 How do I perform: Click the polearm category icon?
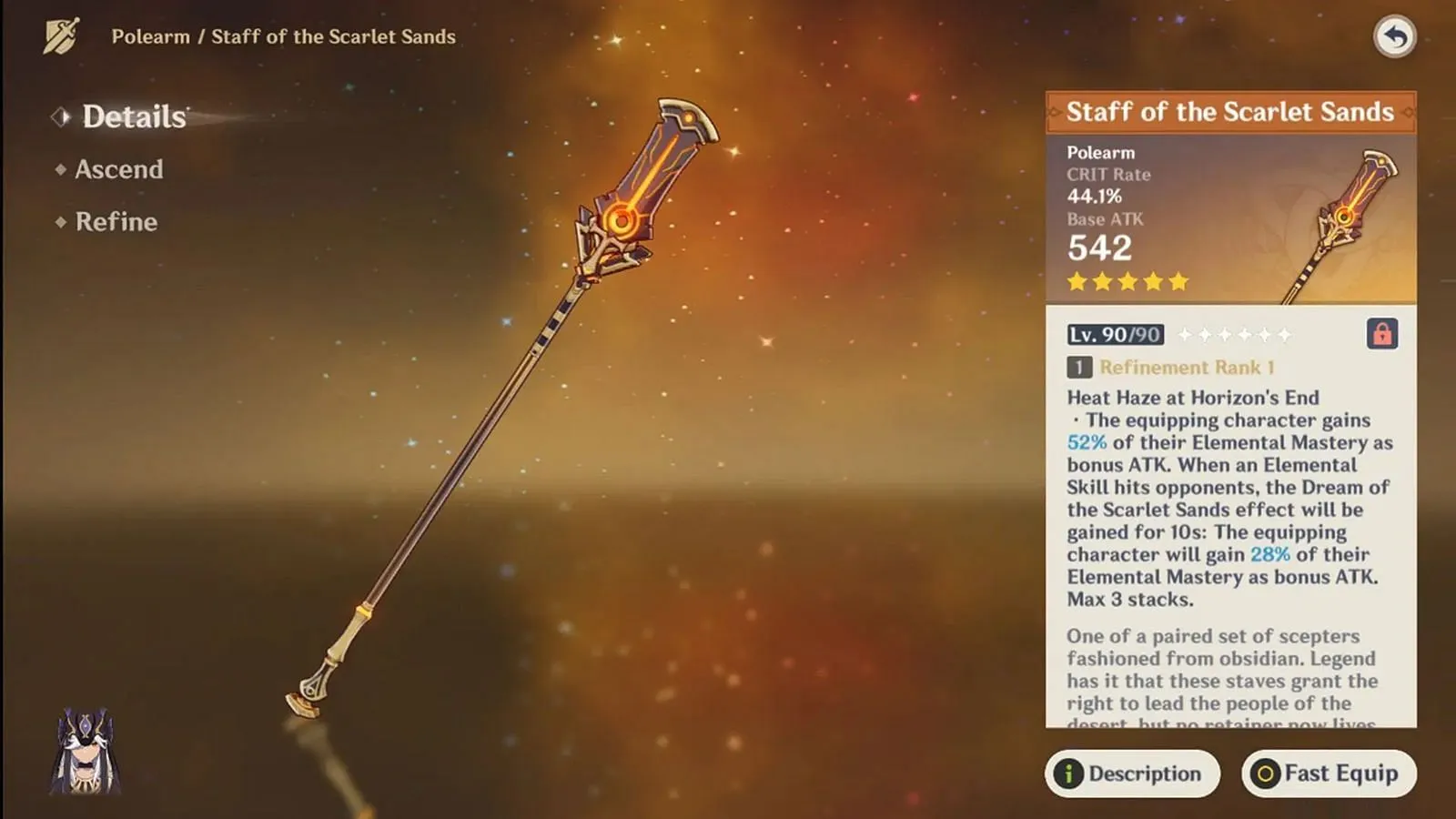61,36
